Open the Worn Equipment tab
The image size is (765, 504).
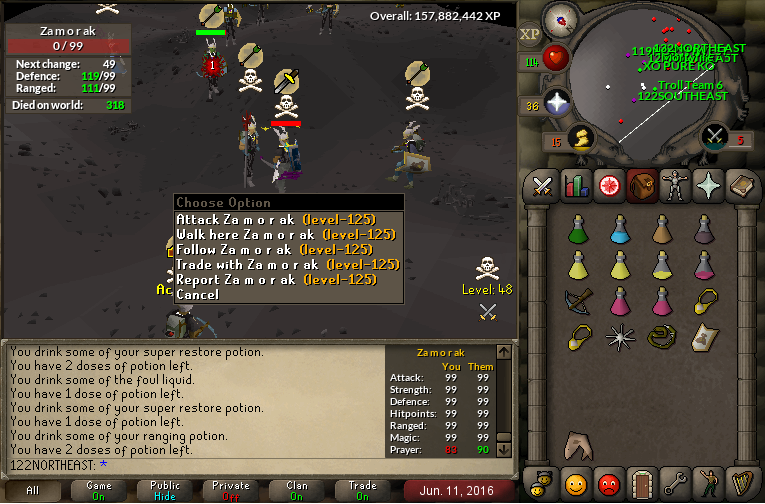[x=673, y=186]
